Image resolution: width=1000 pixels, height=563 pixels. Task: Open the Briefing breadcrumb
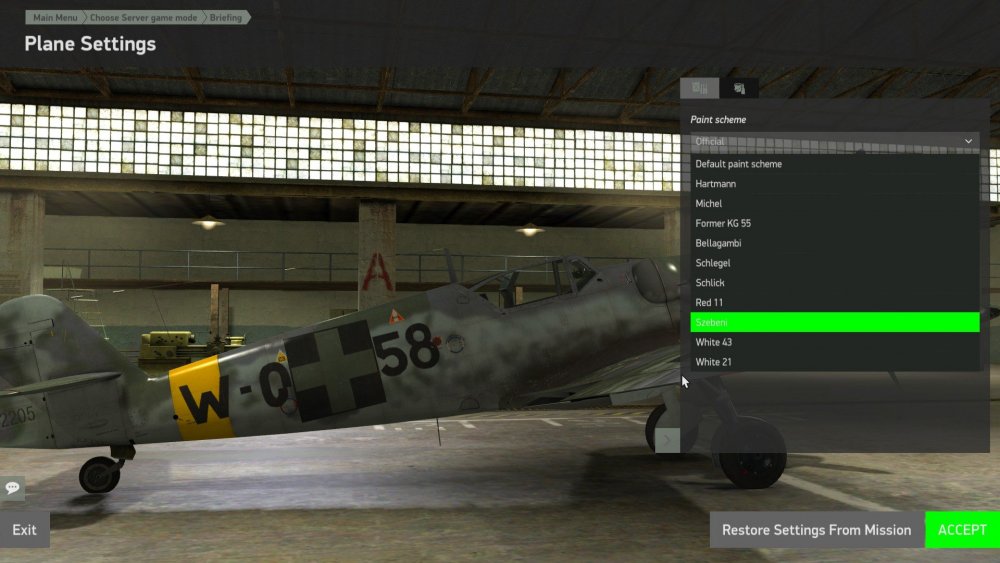tap(226, 18)
